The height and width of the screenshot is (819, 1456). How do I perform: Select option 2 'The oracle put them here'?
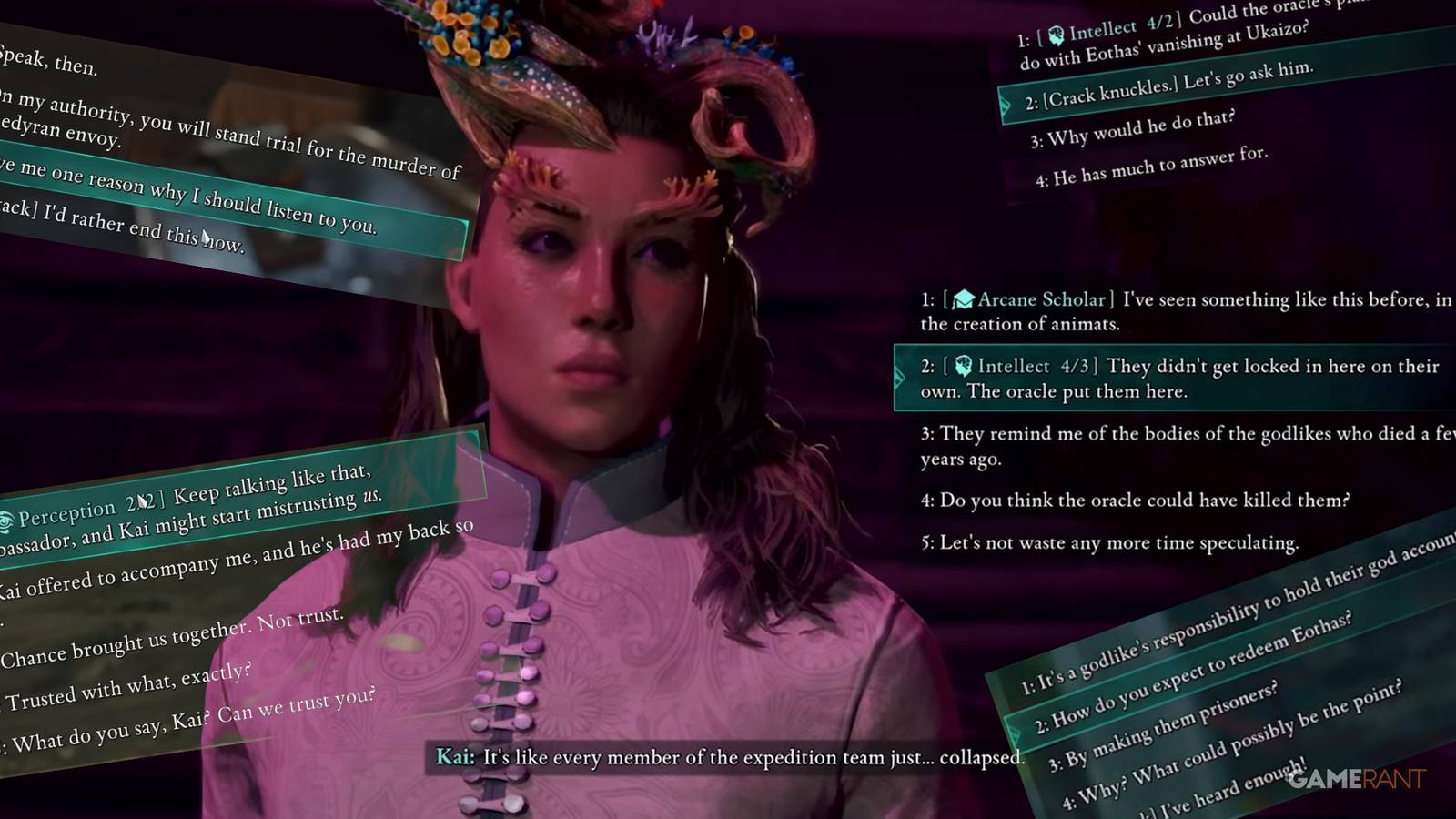pos(1137,379)
